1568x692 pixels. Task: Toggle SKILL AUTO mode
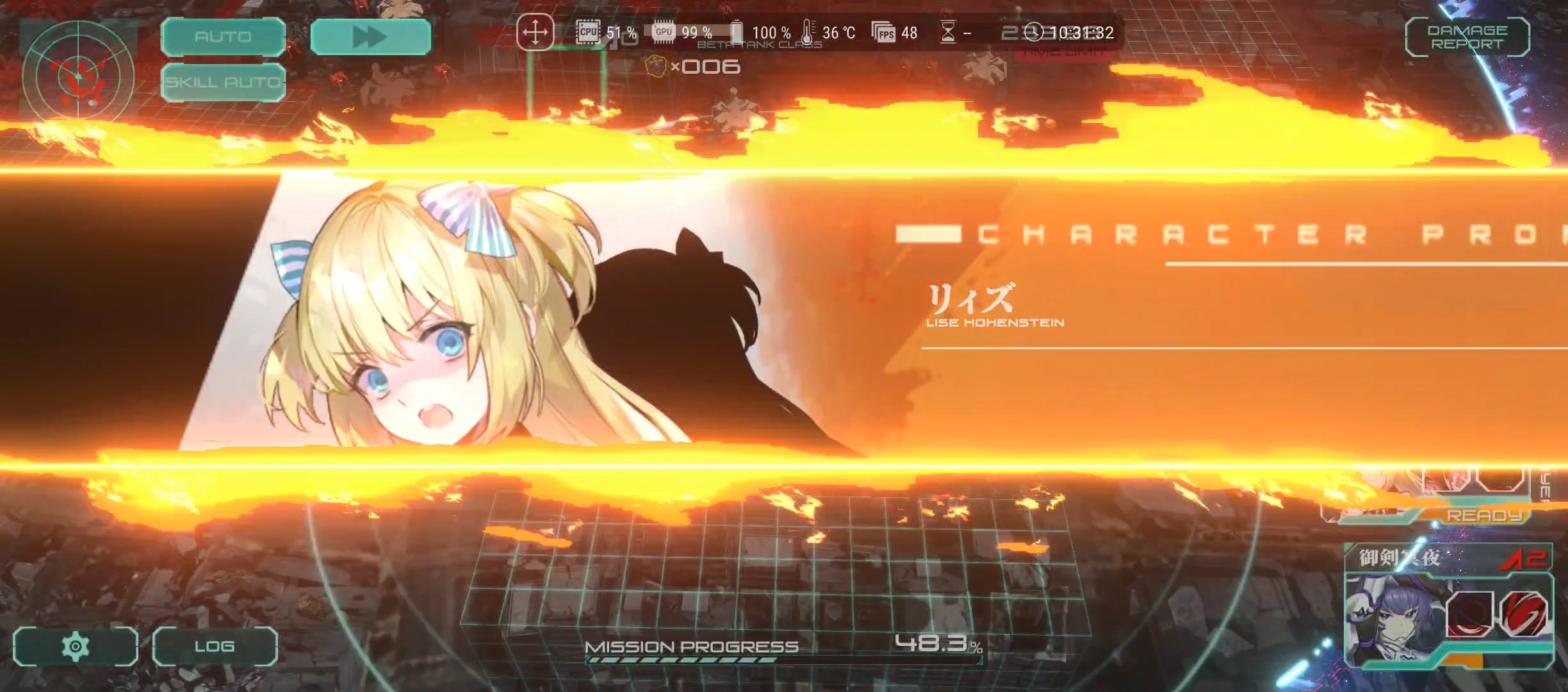(223, 83)
